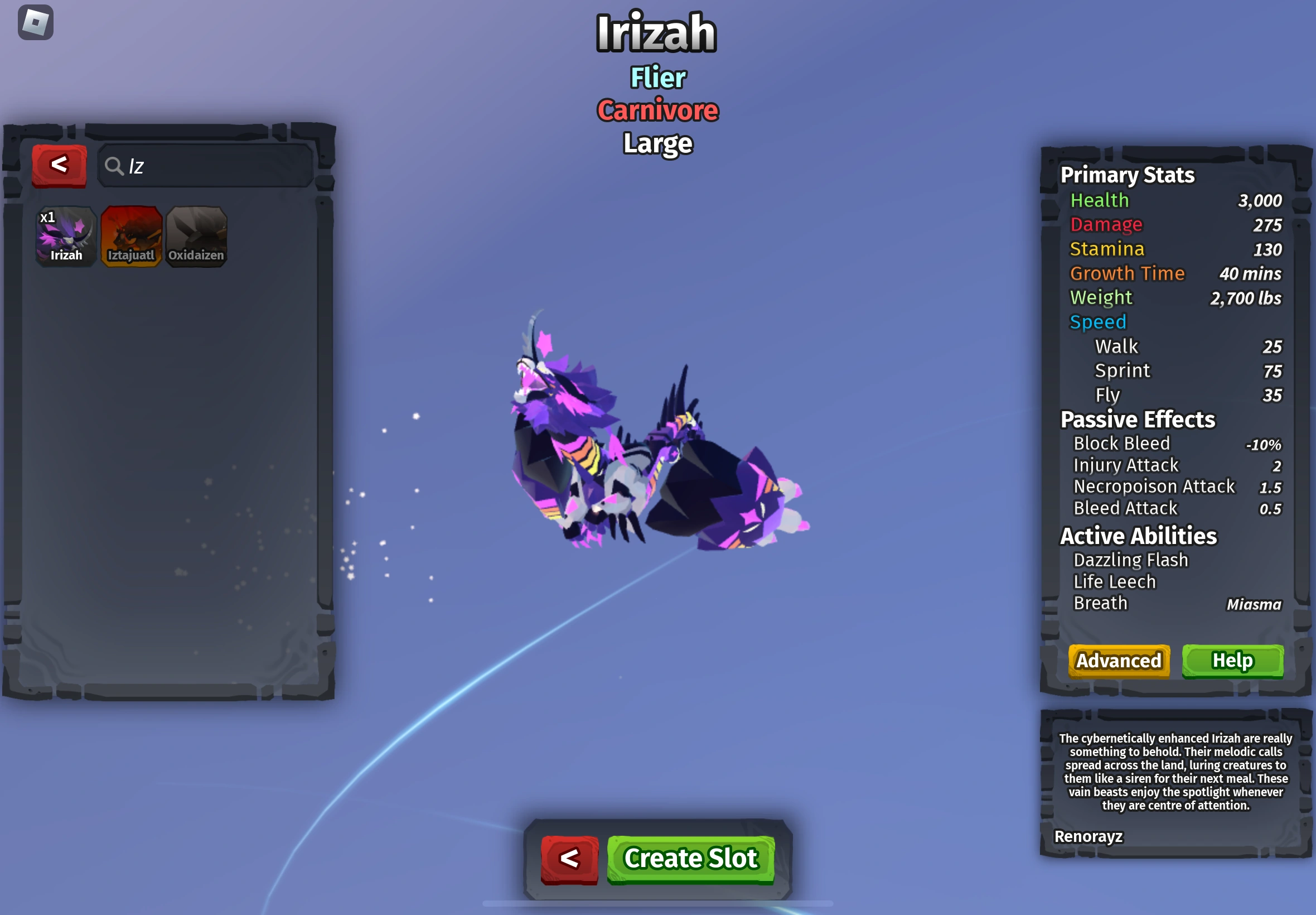The width and height of the screenshot is (1316, 915).
Task: Click the Active Abilities heading
Action: point(1138,536)
